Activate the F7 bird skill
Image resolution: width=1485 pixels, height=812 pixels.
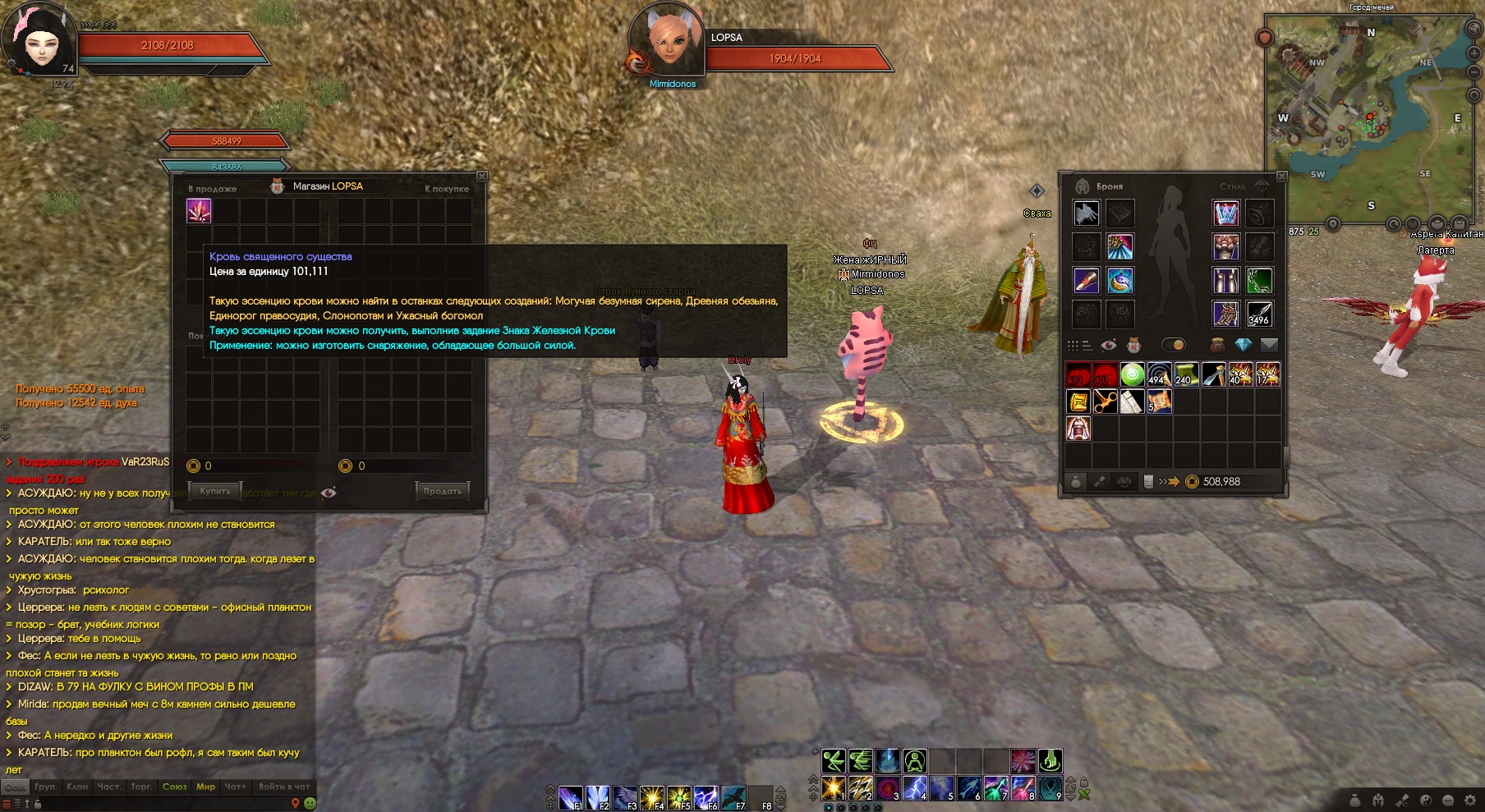tap(733, 797)
